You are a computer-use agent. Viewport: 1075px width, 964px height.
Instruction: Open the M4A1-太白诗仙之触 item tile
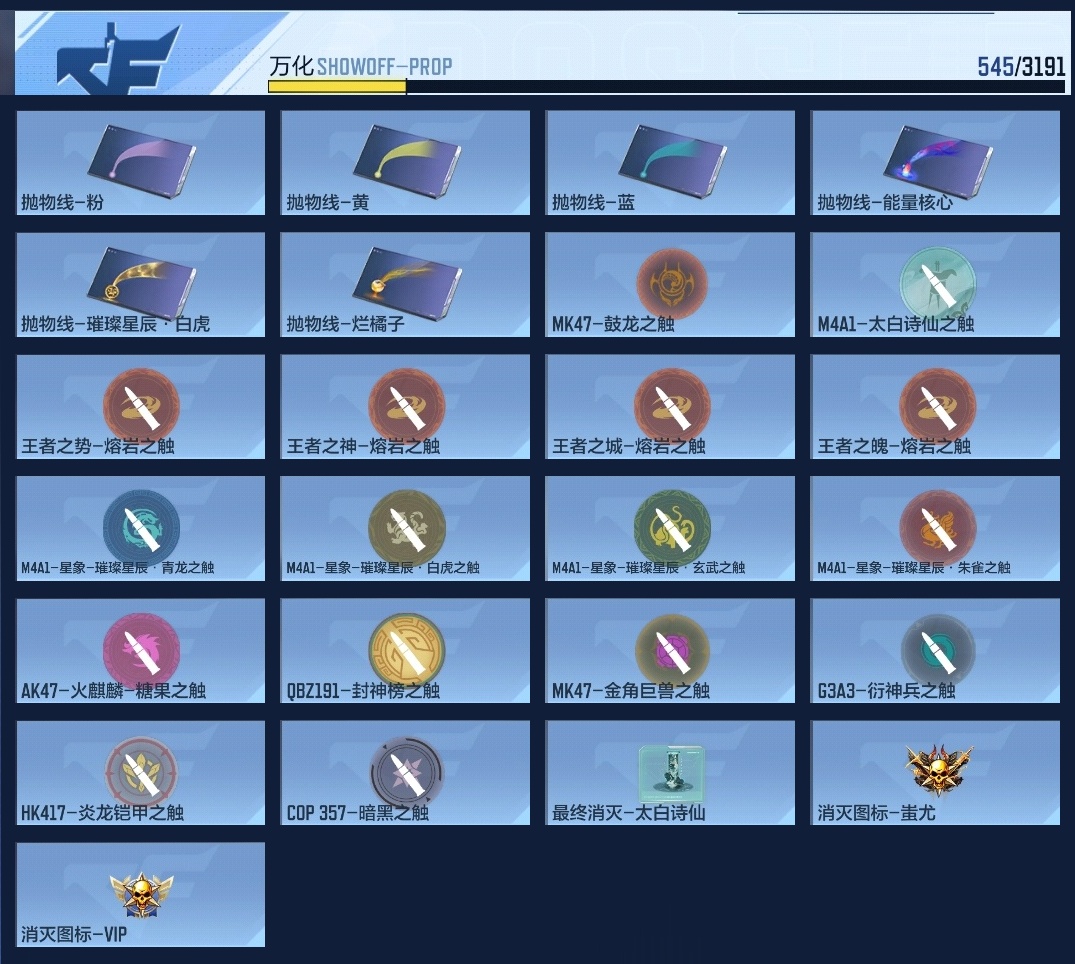click(935, 284)
